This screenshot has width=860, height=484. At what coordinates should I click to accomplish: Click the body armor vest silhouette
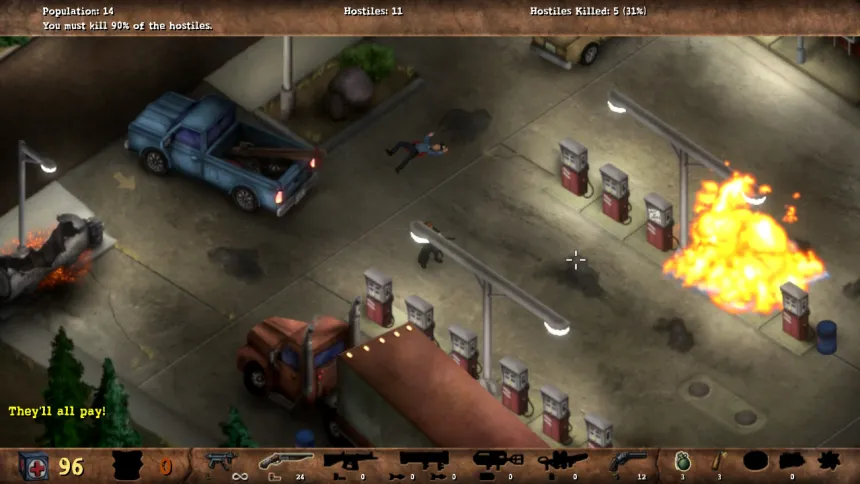(x=127, y=466)
